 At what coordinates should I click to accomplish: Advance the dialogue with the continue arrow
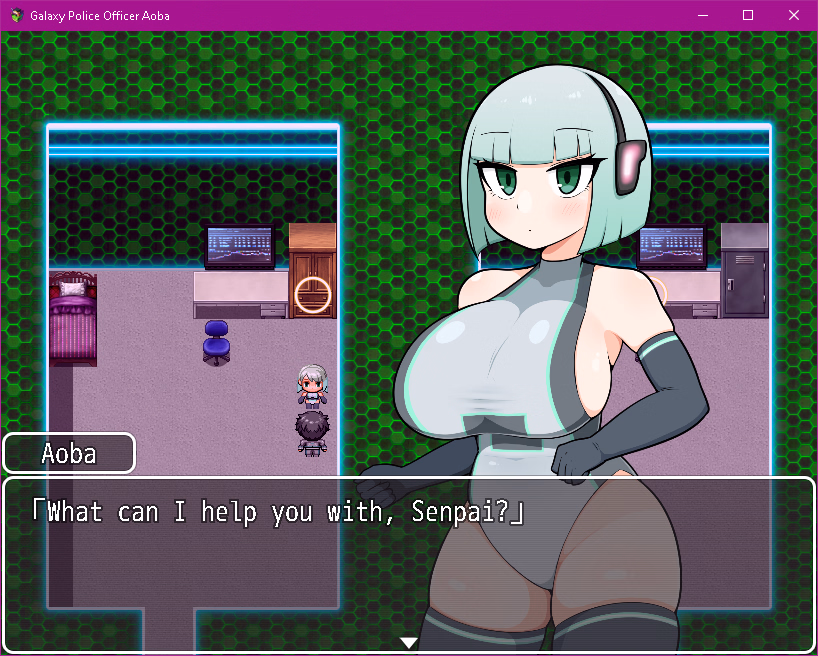[408, 642]
